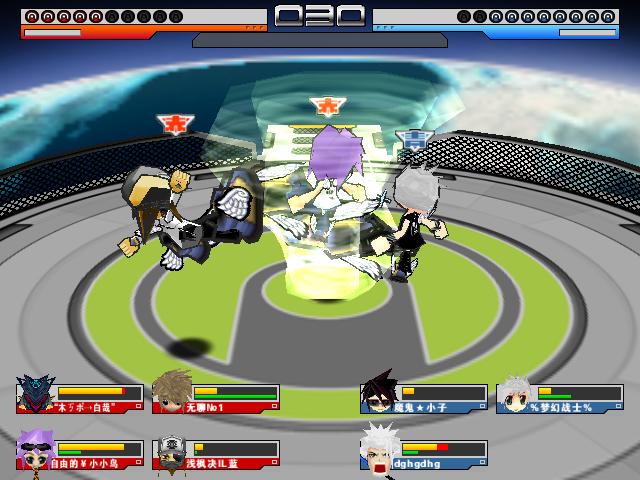Click player 无聊No1's brown-haired portrait
Viewport: 640px width, 480px height.
tap(172, 393)
